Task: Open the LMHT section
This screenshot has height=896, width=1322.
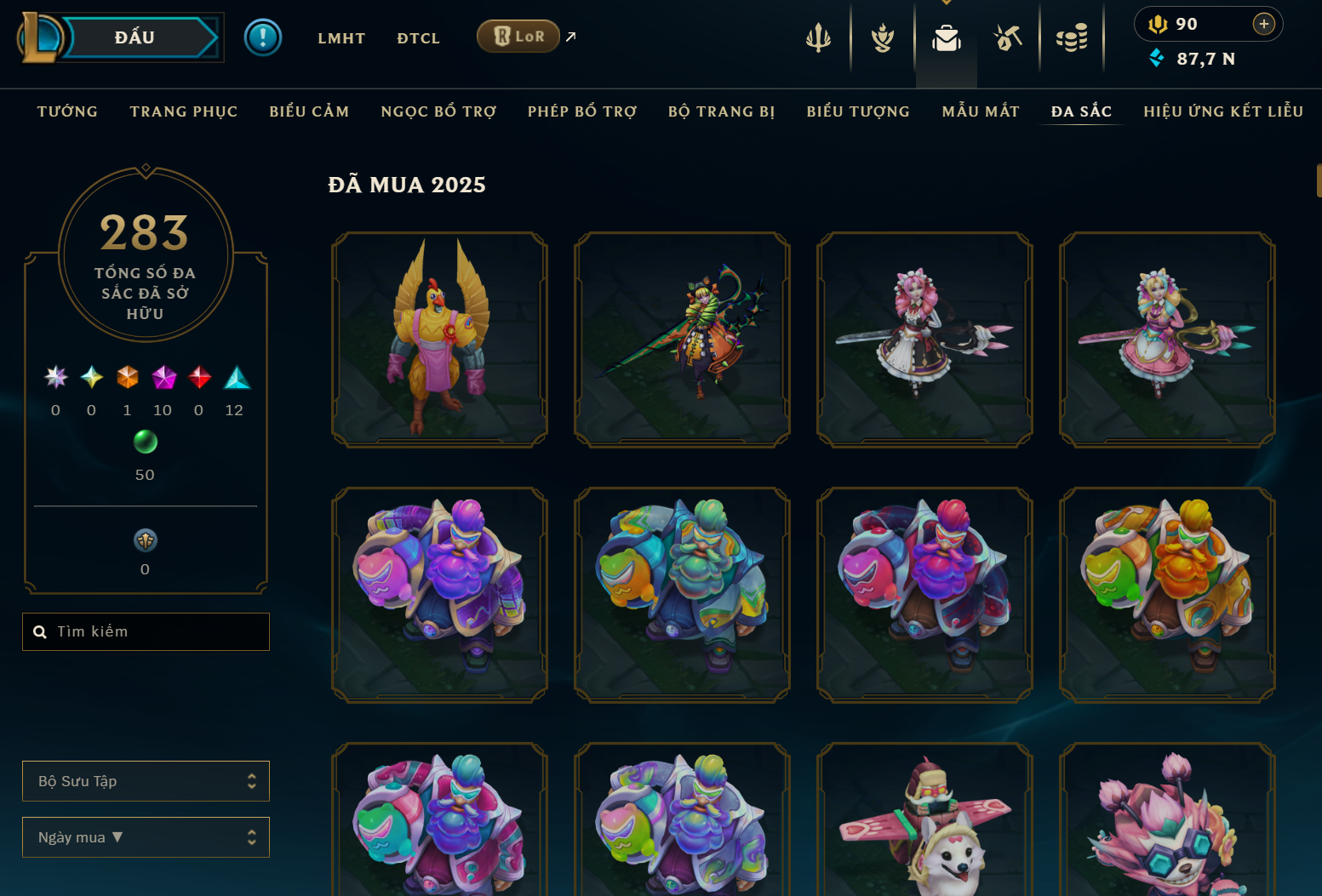Action: [x=341, y=38]
